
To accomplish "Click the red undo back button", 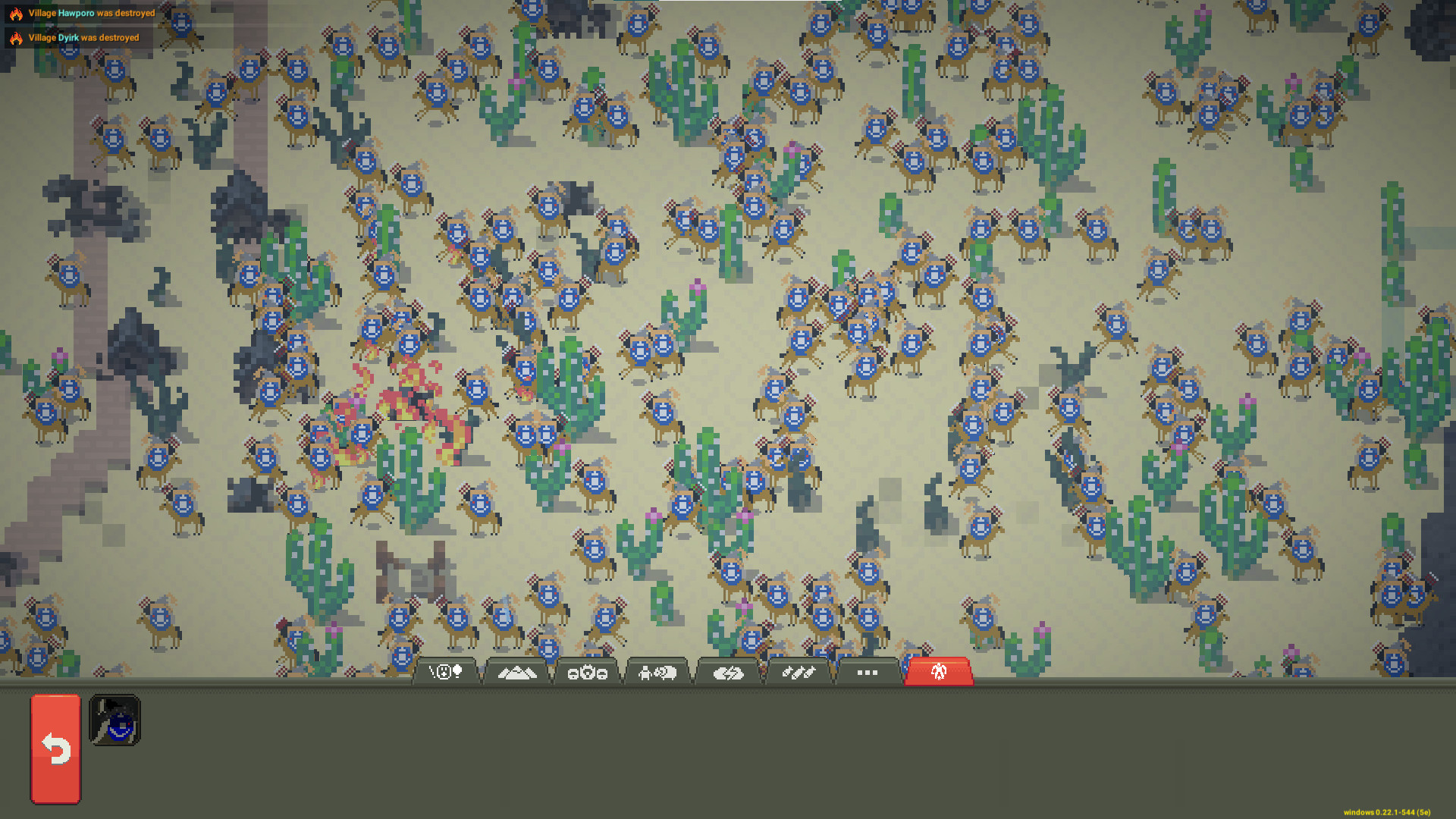I will 54,750.
